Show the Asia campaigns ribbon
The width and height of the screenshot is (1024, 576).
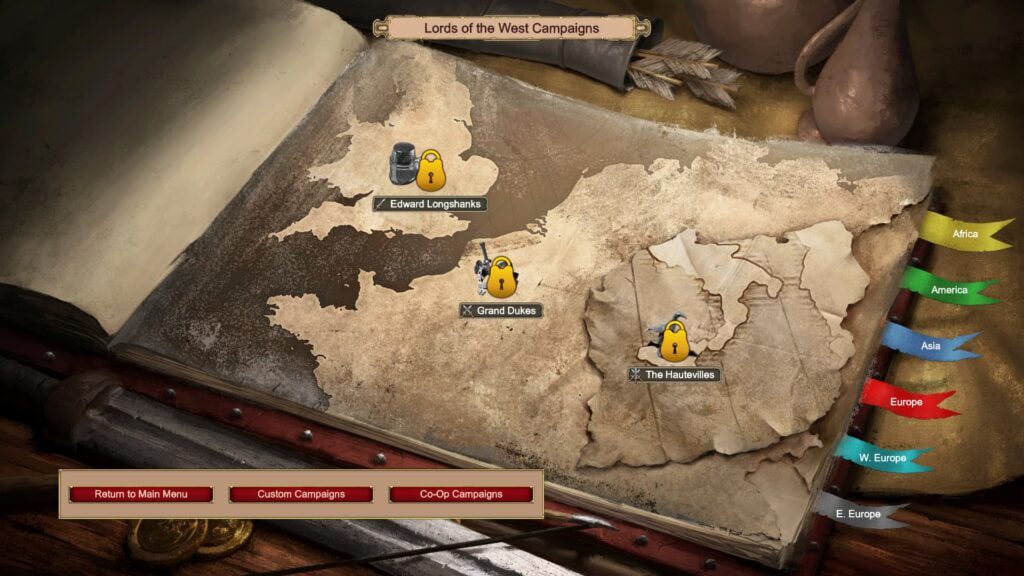coord(930,346)
